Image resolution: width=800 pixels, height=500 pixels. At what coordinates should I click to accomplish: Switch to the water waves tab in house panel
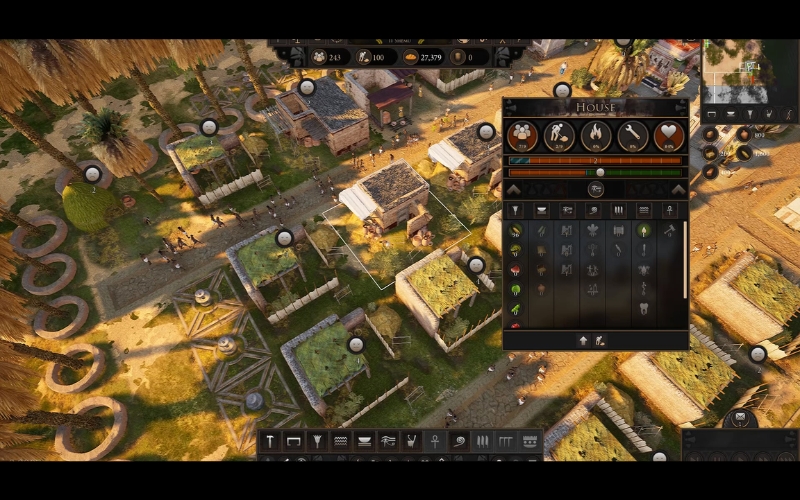coord(643,210)
